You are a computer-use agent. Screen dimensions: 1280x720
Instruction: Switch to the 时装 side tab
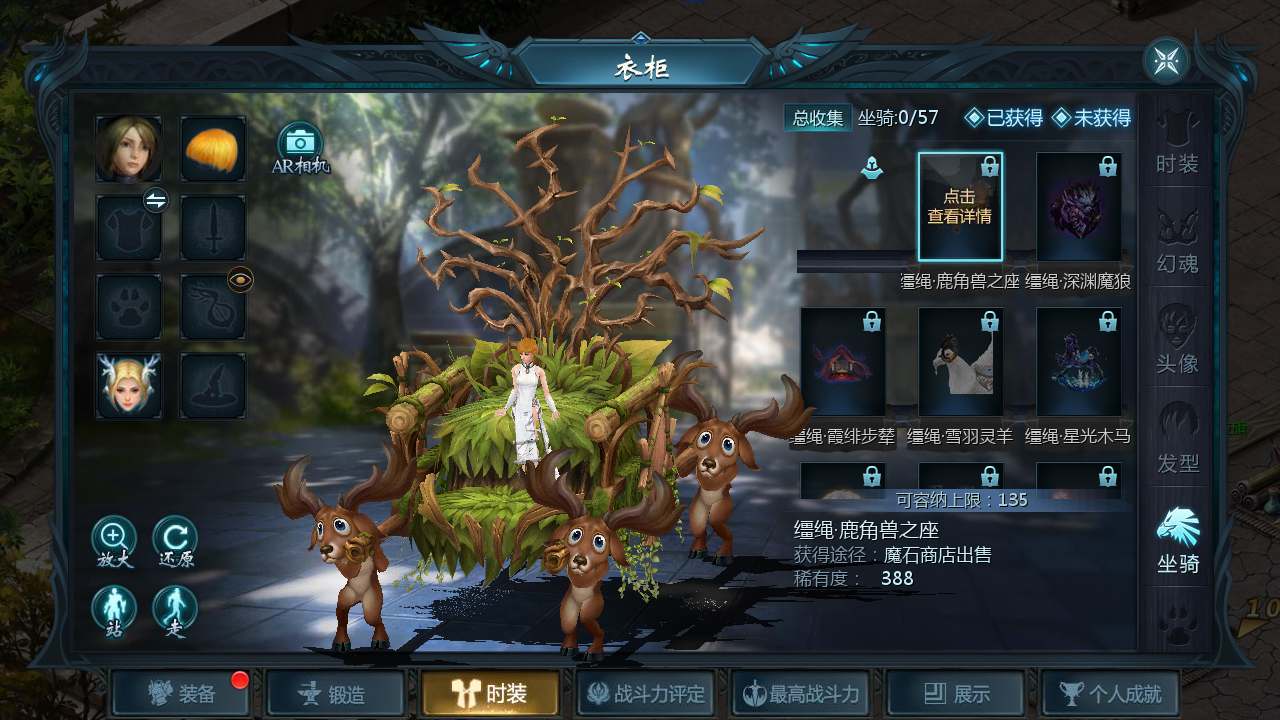pos(1177,144)
